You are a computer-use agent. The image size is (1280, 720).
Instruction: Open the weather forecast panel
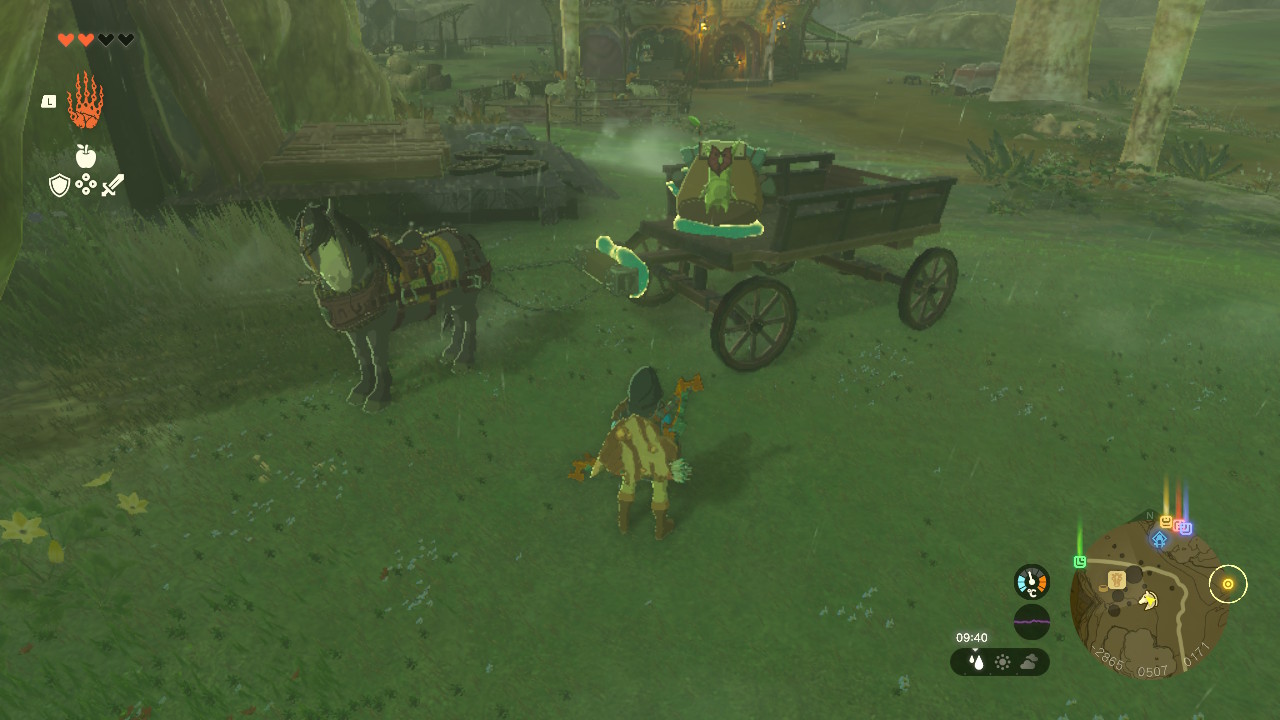tap(1000, 662)
